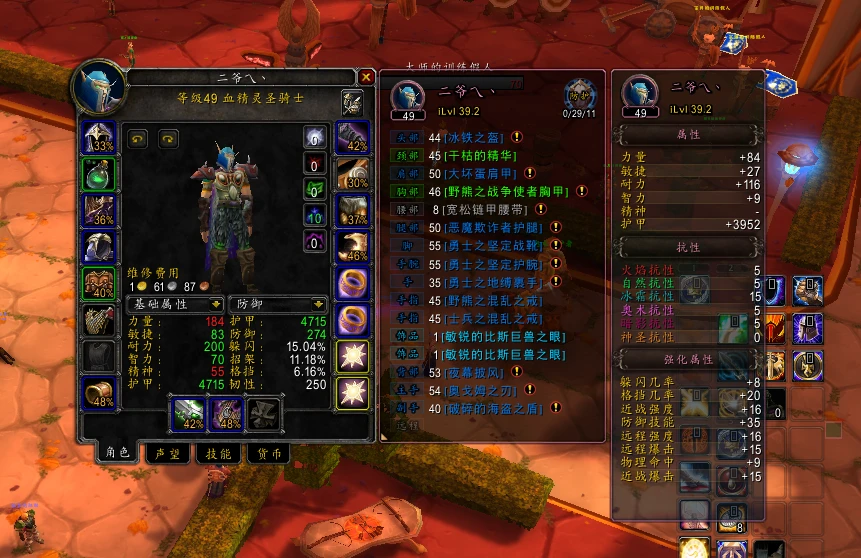Click the 防护 talent spec badge
Screen dimensions: 861x558
coord(578,95)
